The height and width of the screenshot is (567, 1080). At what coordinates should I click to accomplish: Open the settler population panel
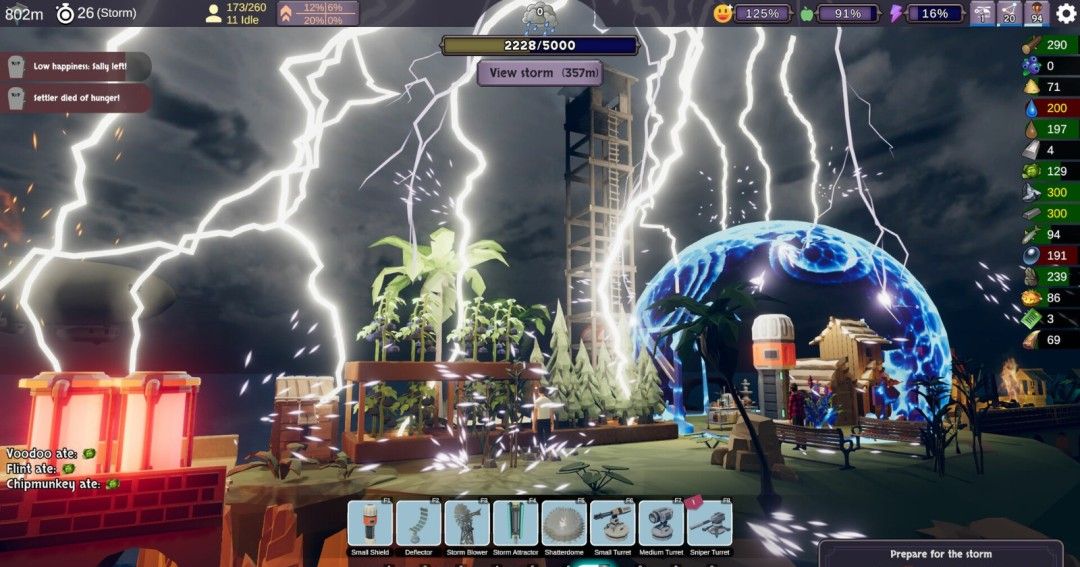[236, 13]
